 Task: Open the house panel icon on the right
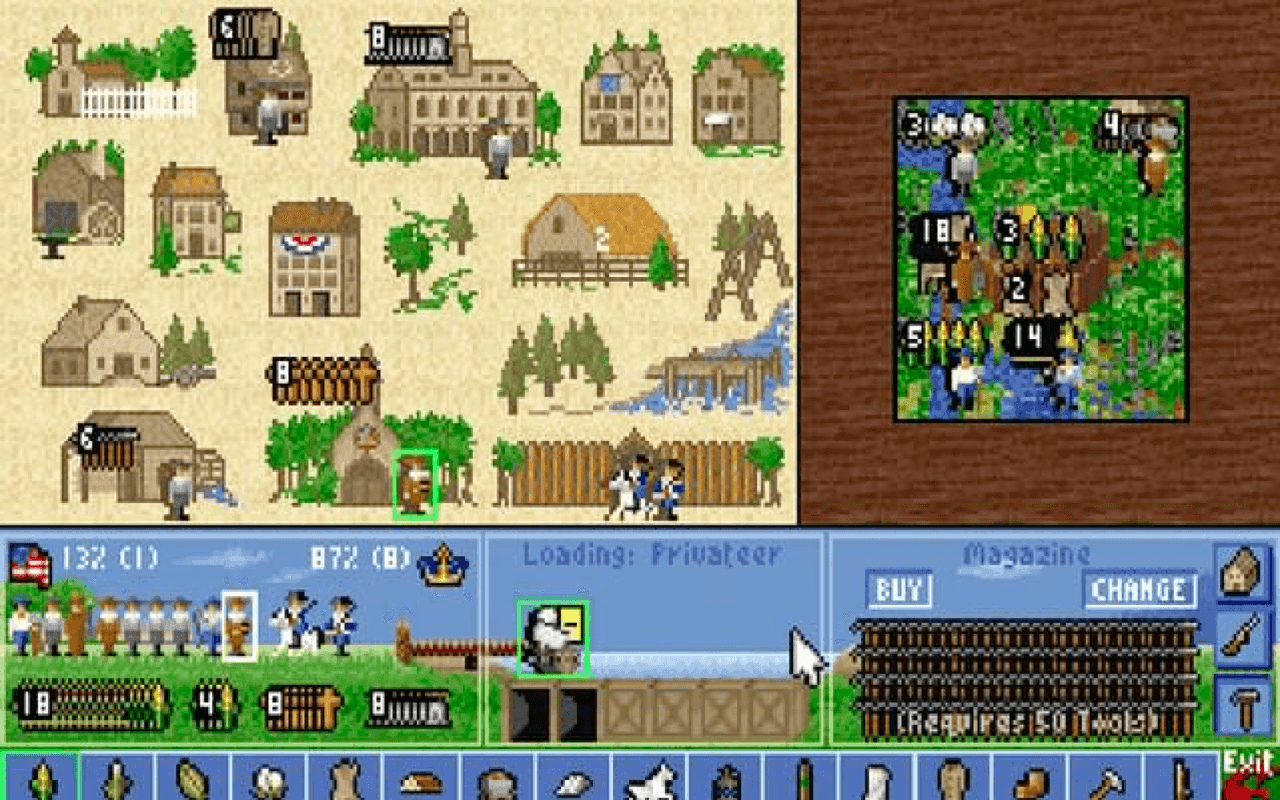click(x=1240, y=572)
